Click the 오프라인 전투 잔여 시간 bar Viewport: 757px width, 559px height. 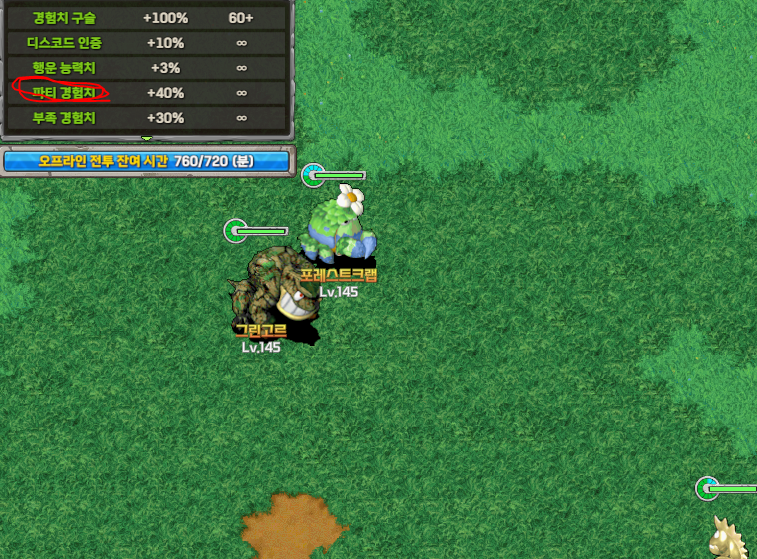[x=146, y=160]
